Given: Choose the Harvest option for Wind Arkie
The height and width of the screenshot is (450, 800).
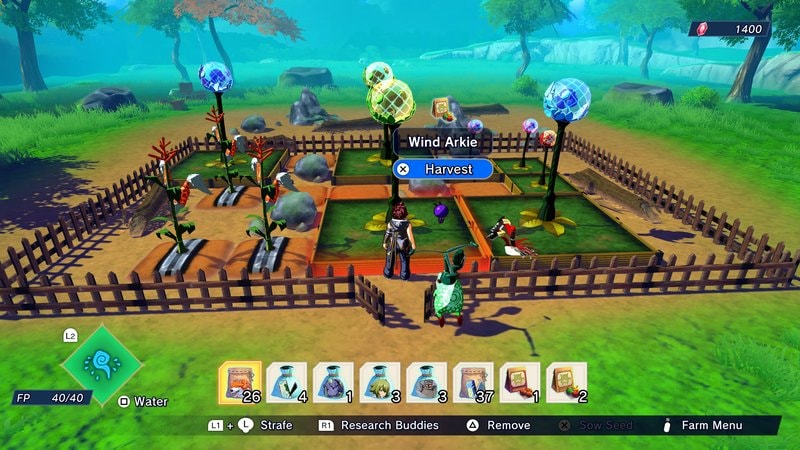Looking at the screenshot, I should pyautogui.click(x=443, y=169).
